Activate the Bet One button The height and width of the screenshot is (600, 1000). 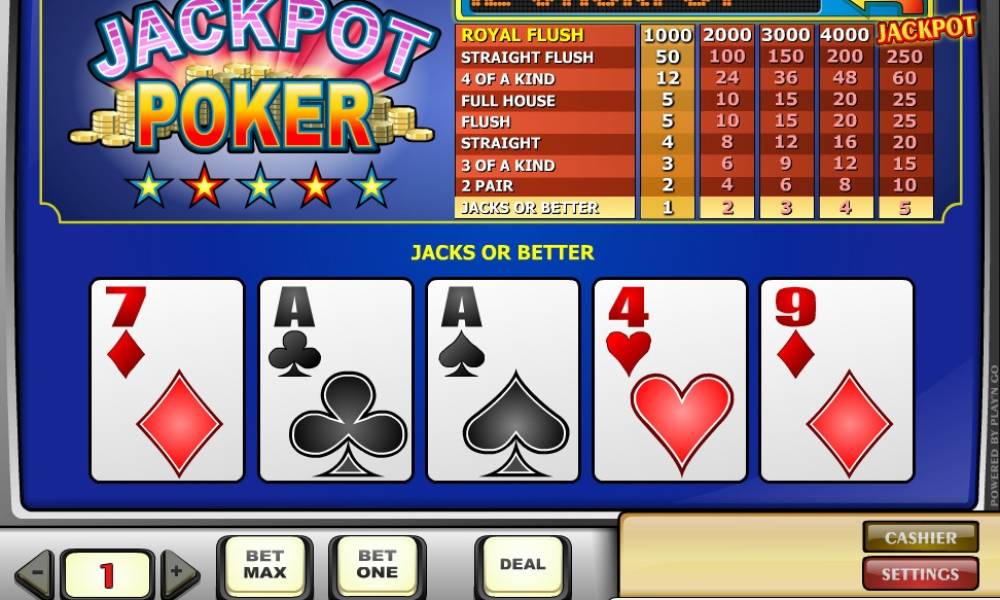coord(377,565)
